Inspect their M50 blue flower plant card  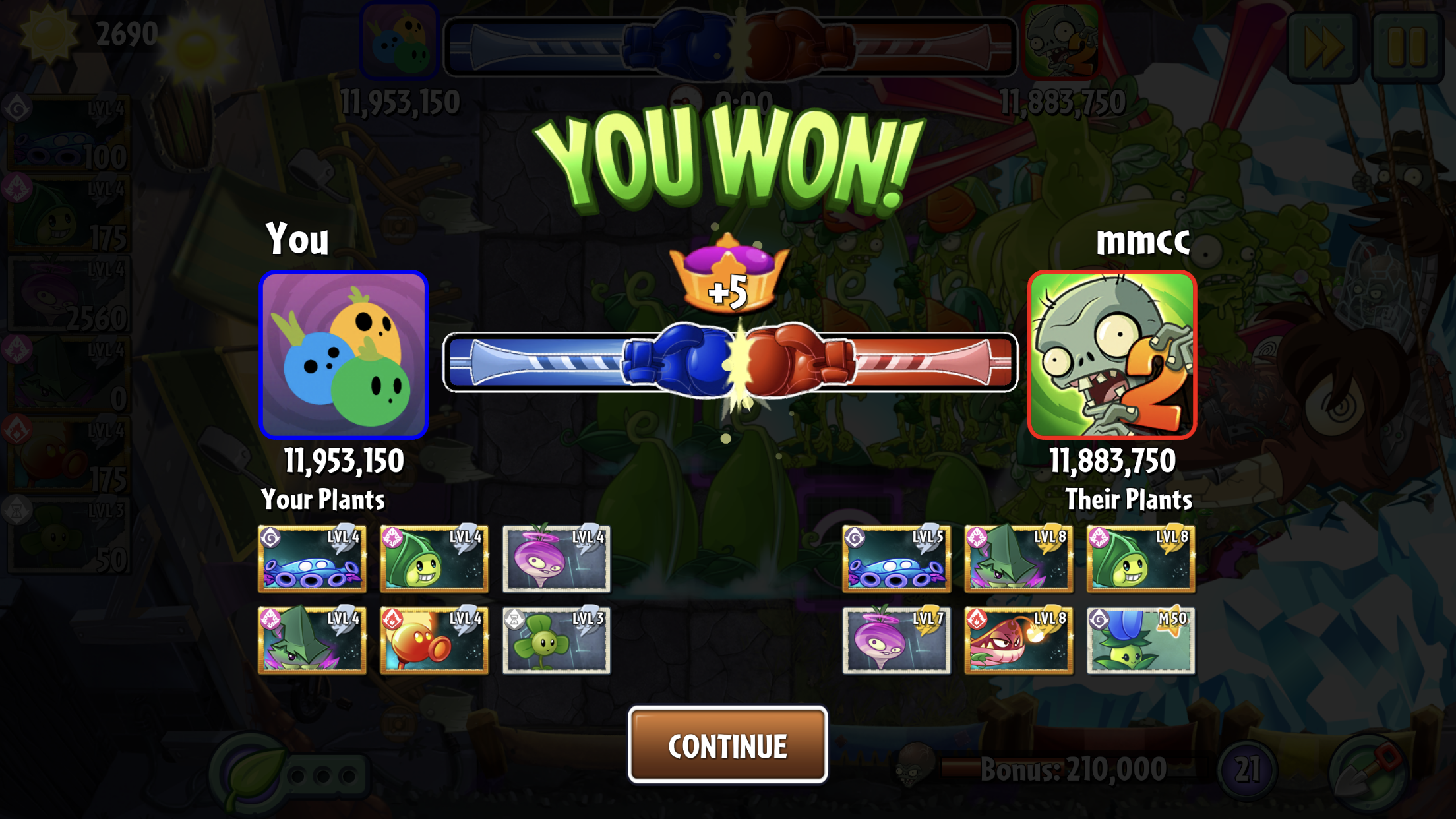coord(1140,640)
